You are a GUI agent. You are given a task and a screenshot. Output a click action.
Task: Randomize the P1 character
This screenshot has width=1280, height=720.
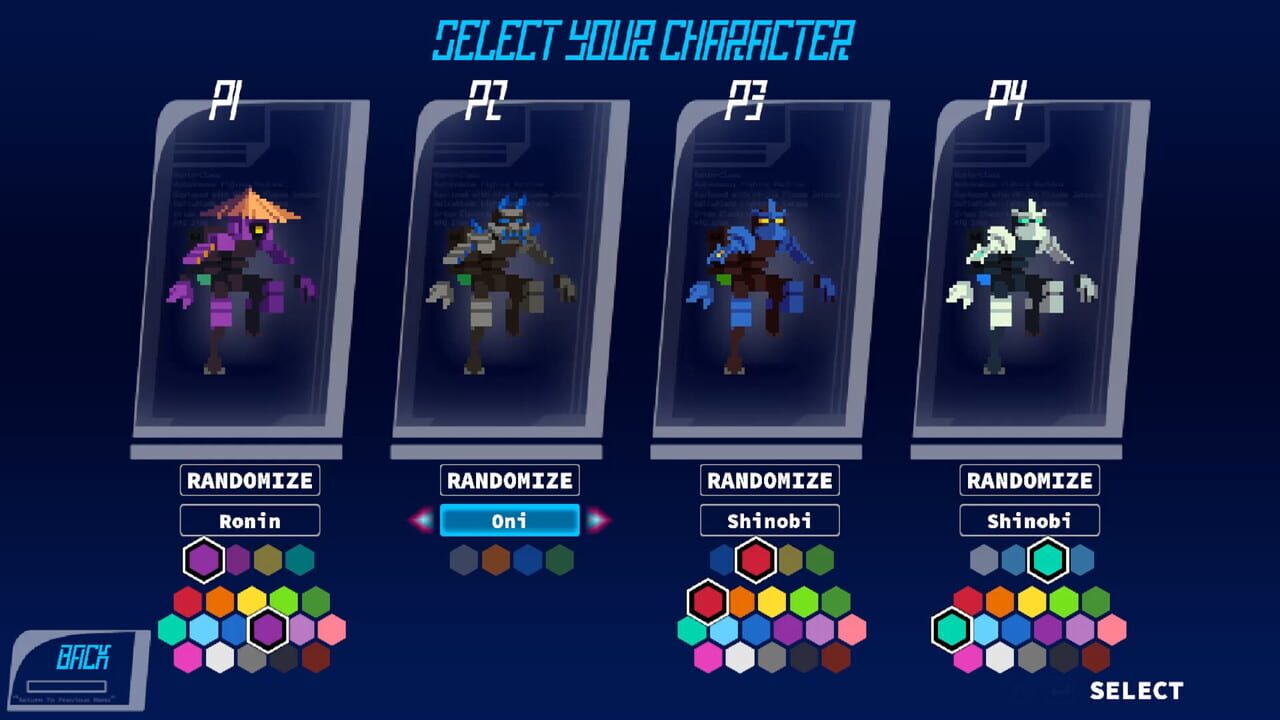248,480
